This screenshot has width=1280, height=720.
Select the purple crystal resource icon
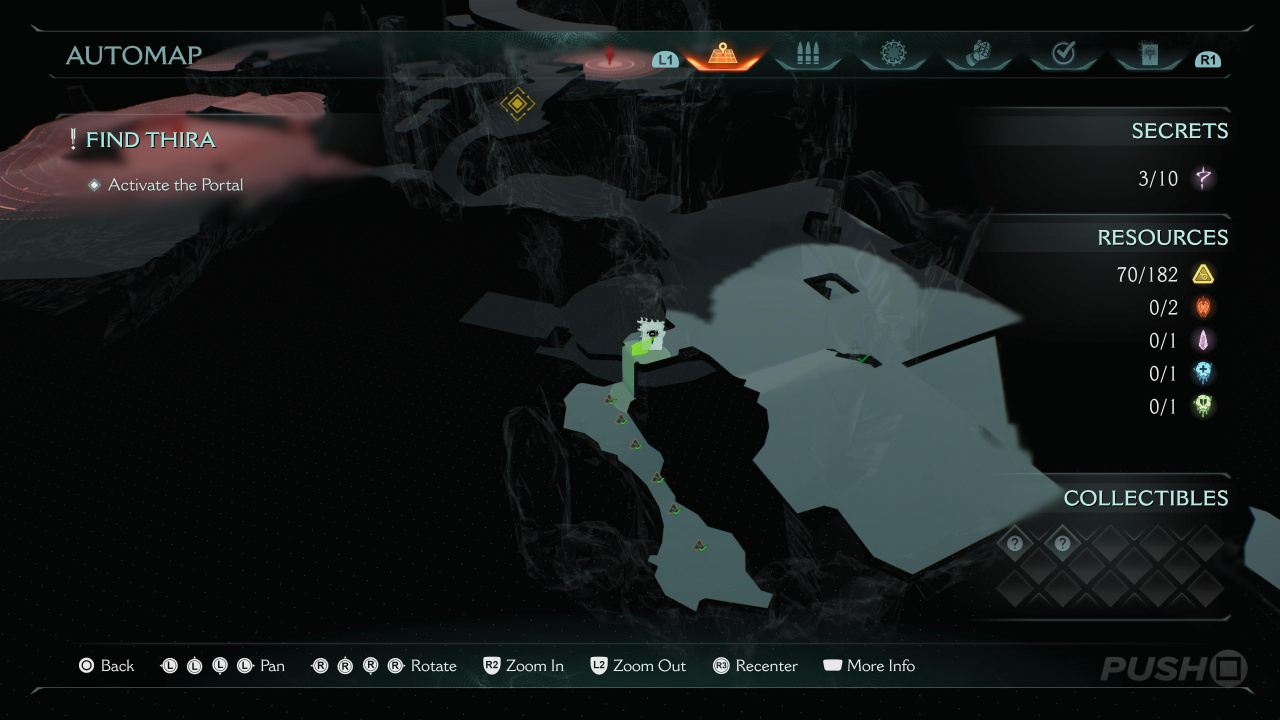[1203, 340]
